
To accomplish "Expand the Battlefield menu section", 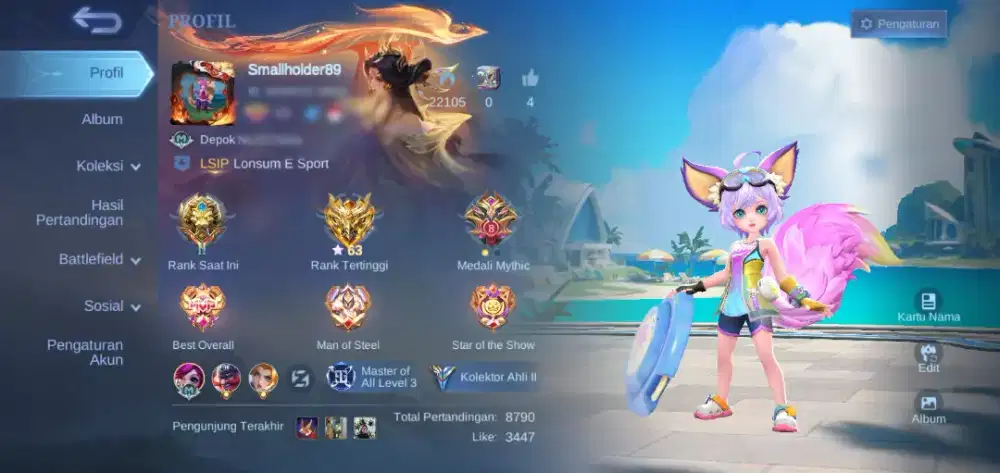I will pos(96,259).
